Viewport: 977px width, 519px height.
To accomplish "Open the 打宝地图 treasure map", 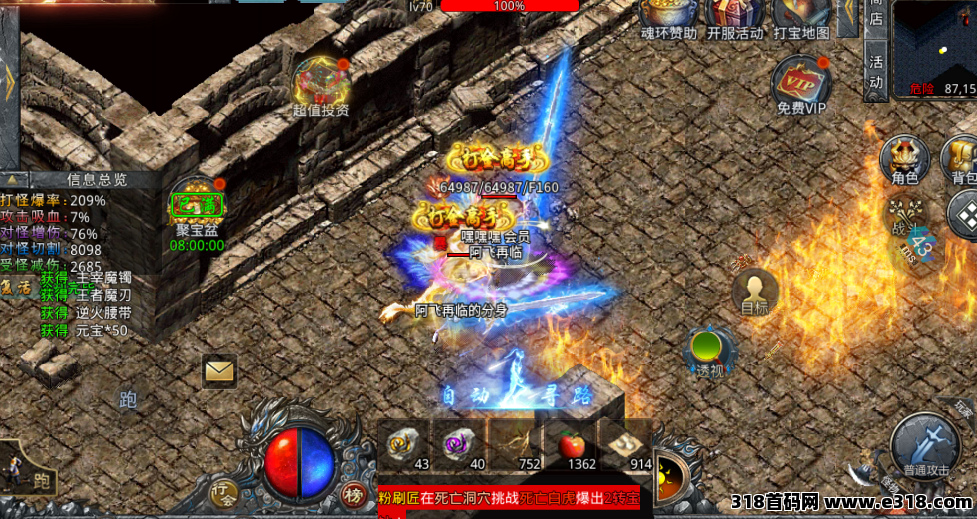I will point(800,14).
